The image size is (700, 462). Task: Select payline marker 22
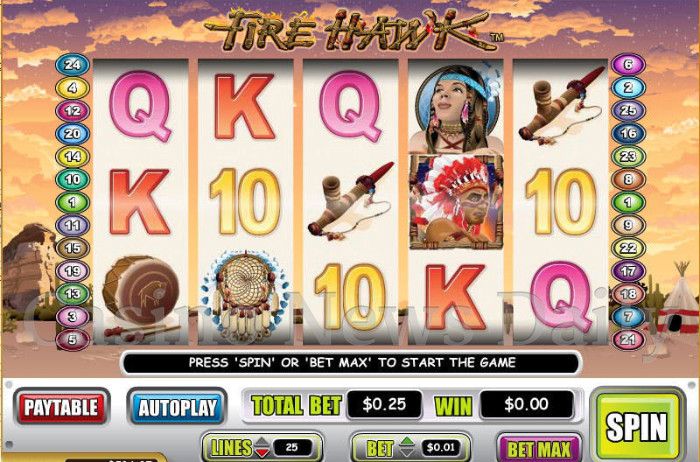[x=629, y=247]
